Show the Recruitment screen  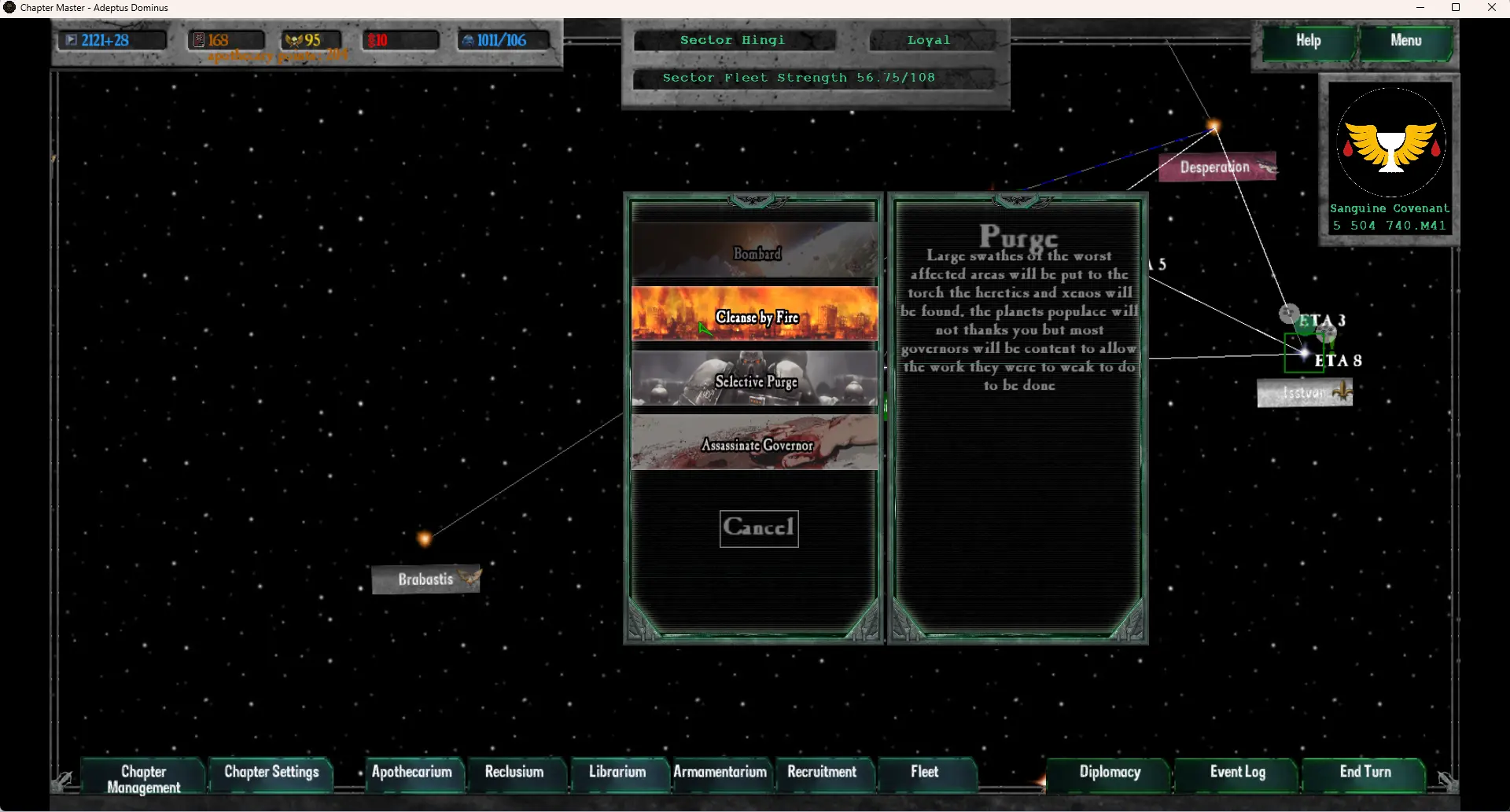[x=822, y=772]
